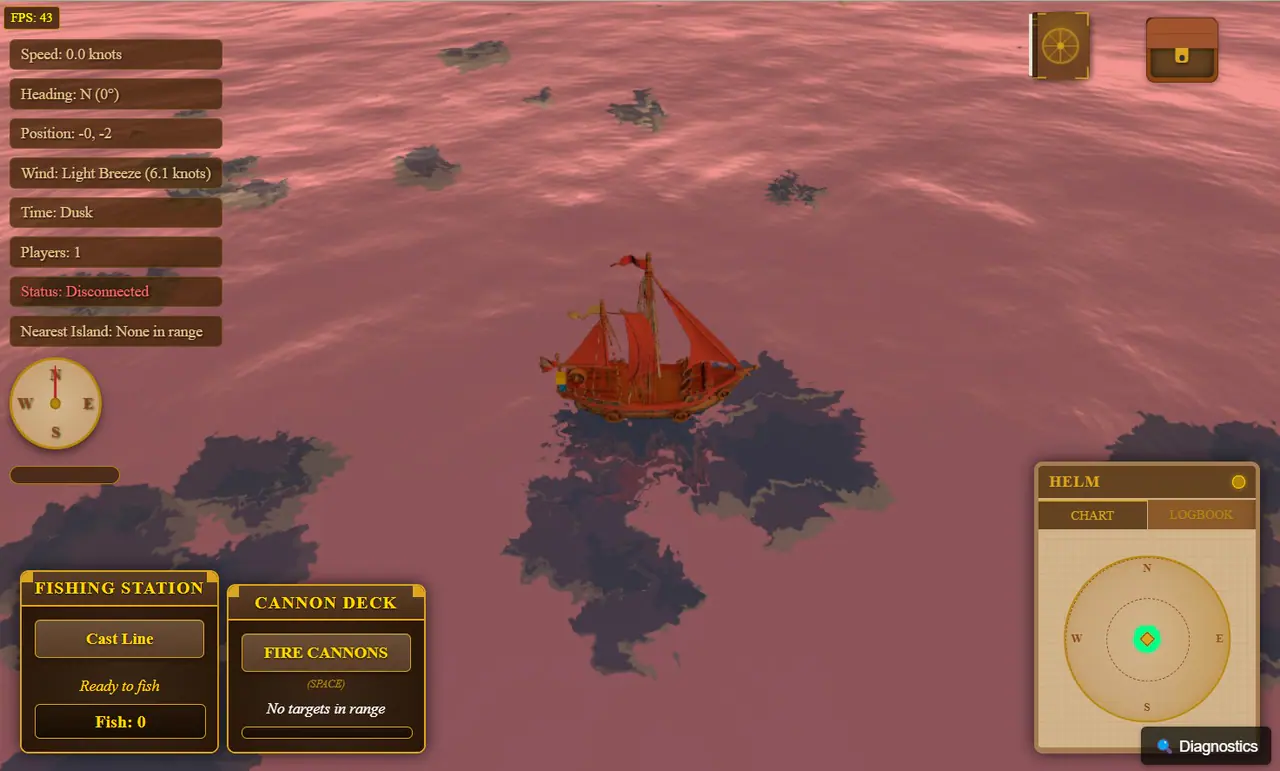Switch to the LOGBOOK tab
Screen dimensions: 1280x771
pyautogui.click(x=1201, y=515)
